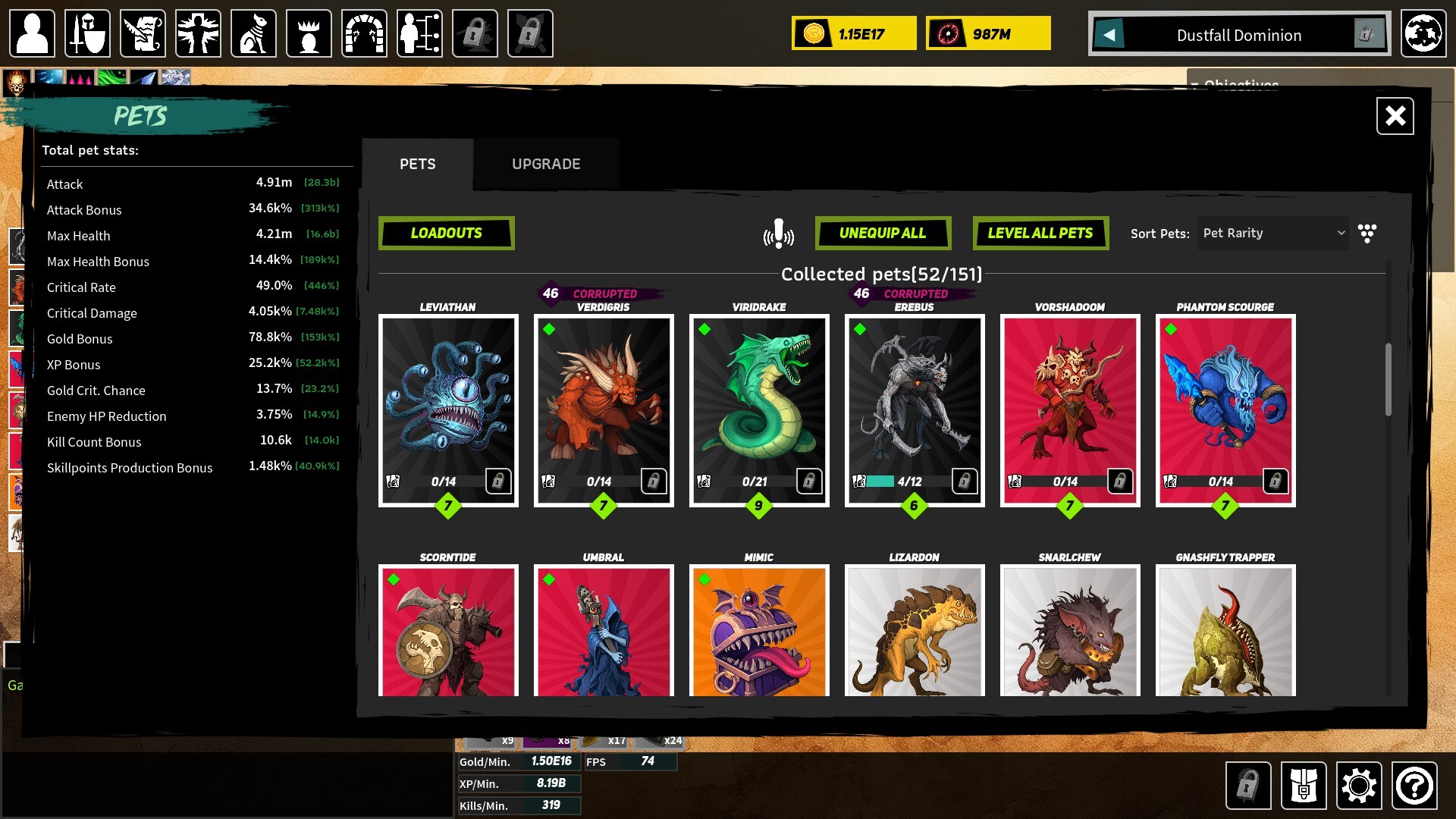Select the Leviathan pet card
The height and width of the screenshot is (819, 1456).
pos(448,402)
